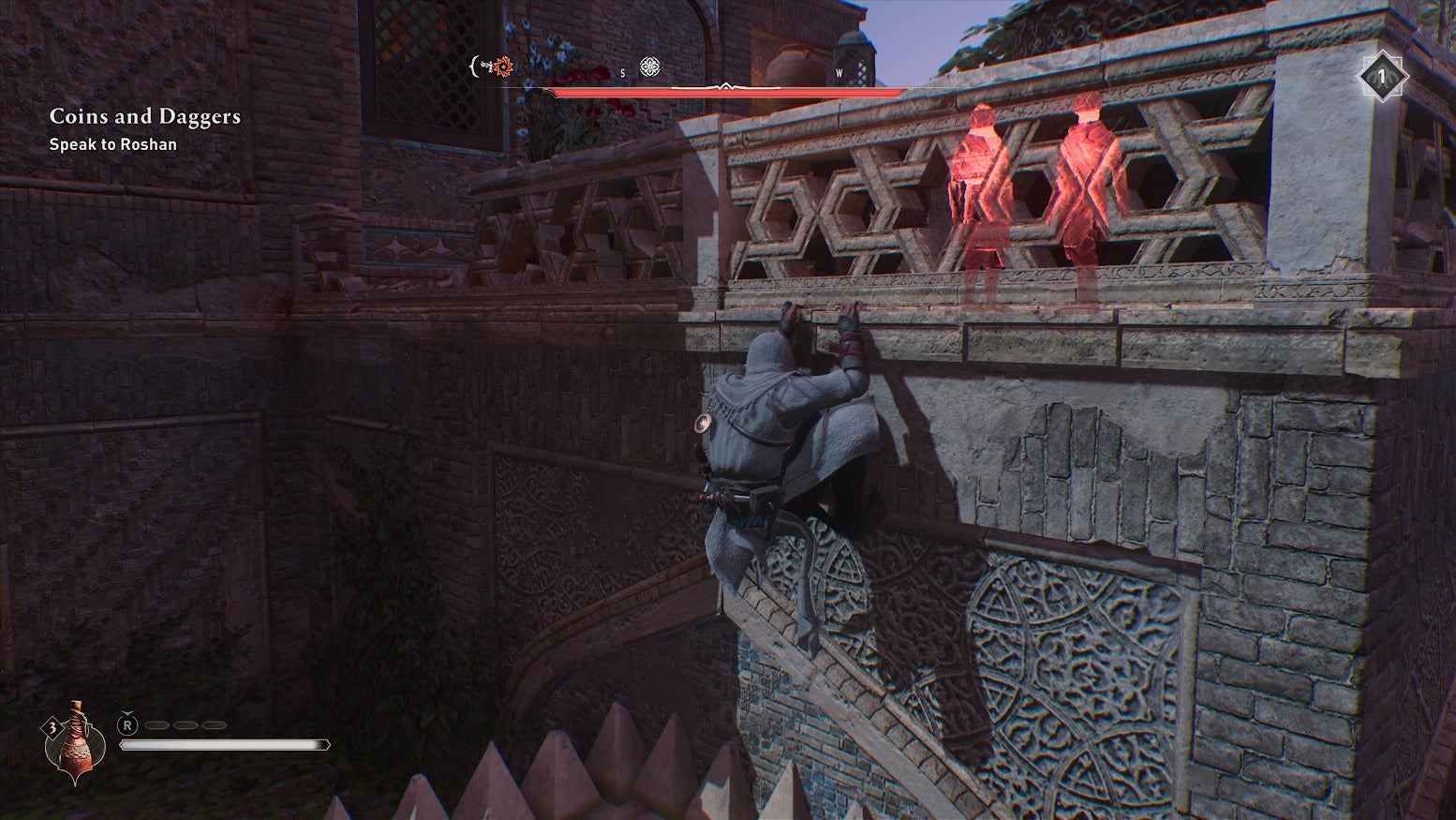Click the R ability prompt circle

[x=128, y=724]
